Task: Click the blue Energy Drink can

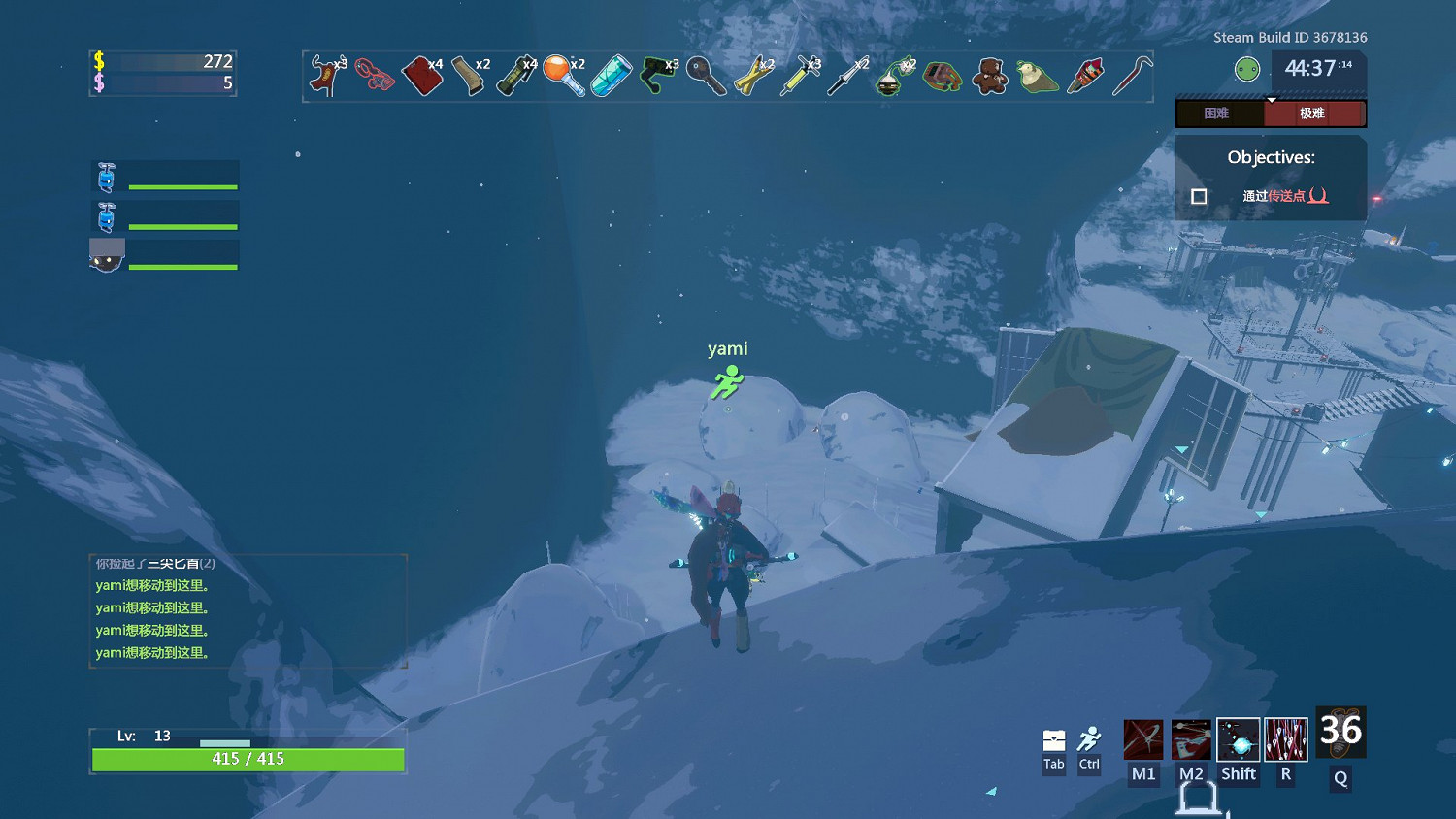Action: pyautogui.click(x=611, y=76)
